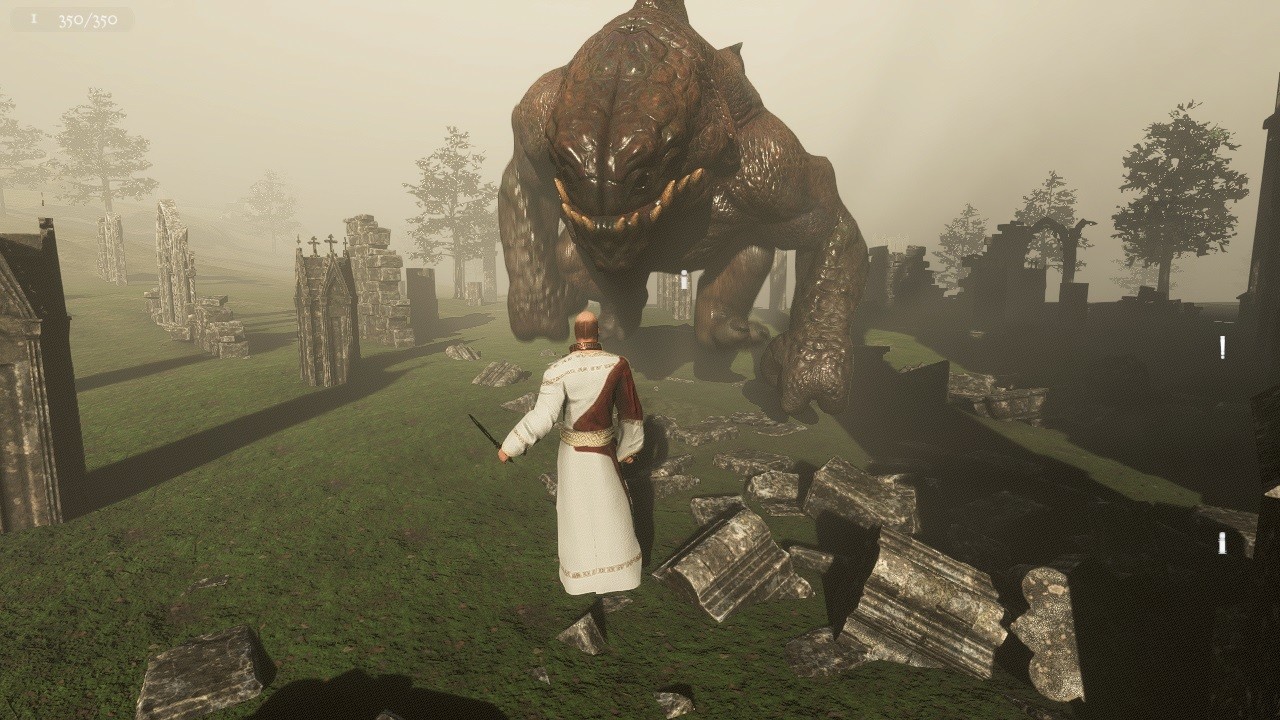Click the cross atop the gothic shrine
The image size is (1280, 720).
pos(330,240)
